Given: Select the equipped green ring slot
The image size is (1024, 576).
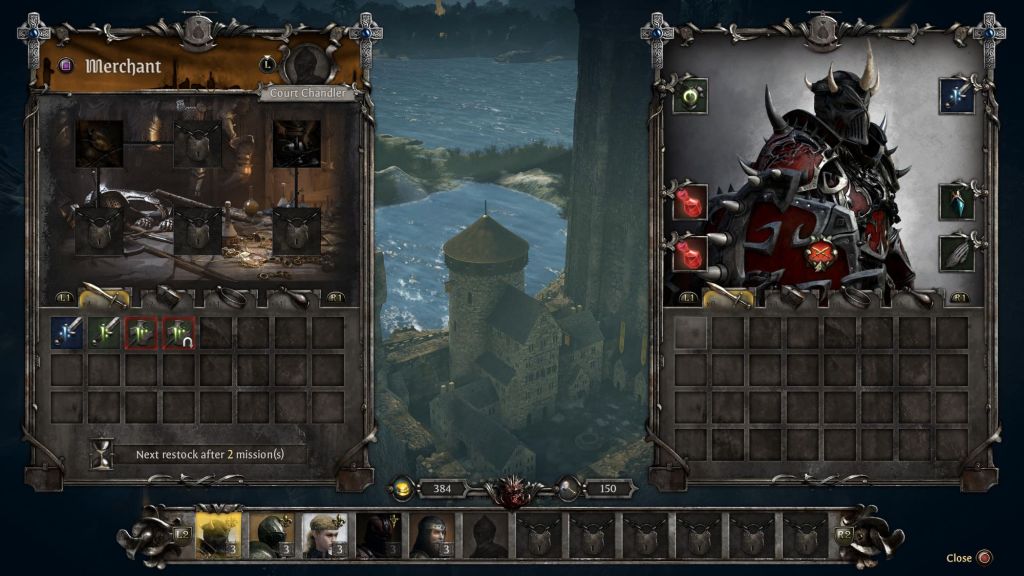Looking at the screenshot, I should point(690,96).
